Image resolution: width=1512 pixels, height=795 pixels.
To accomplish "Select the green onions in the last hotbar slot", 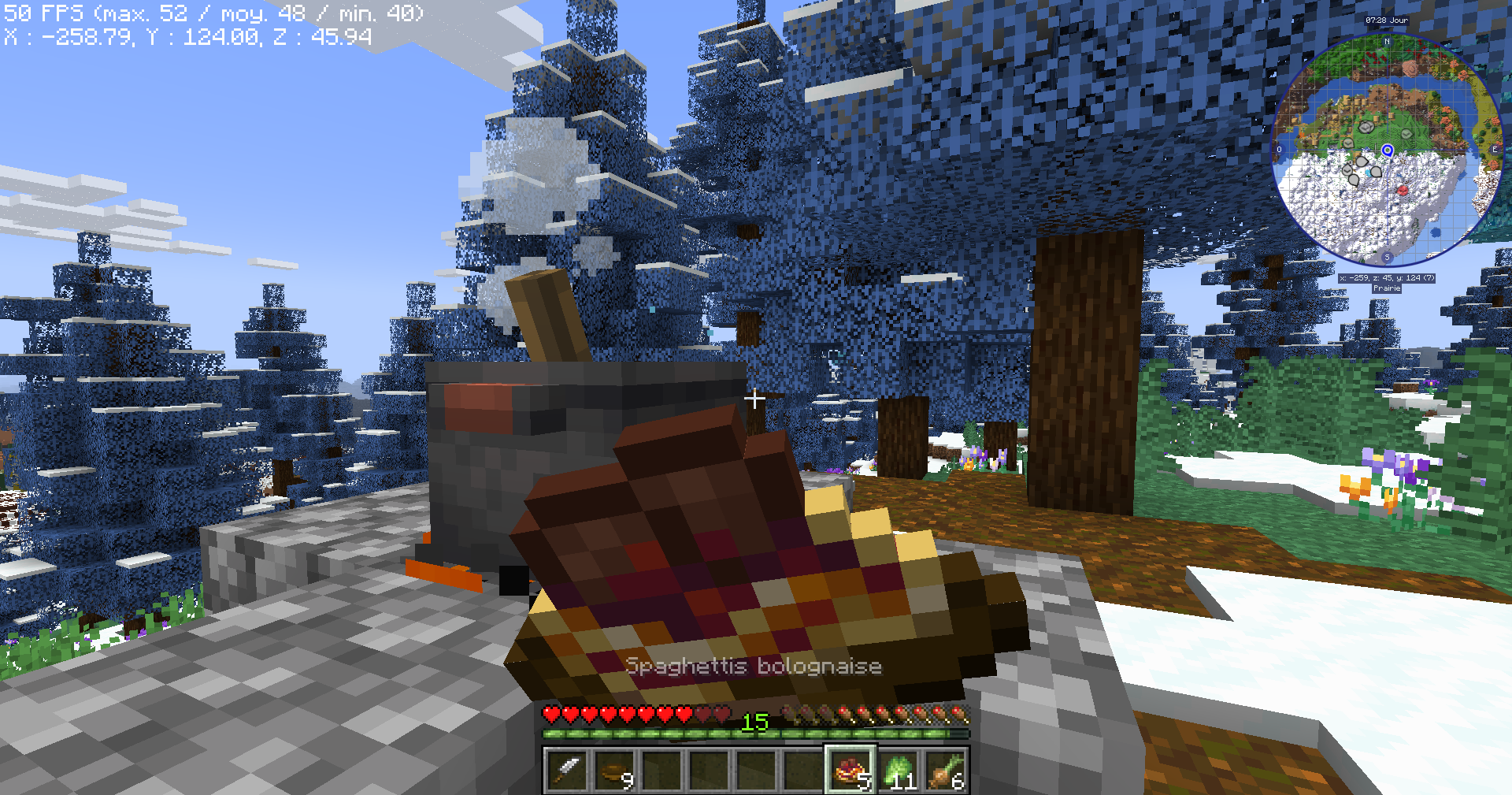I will click(x=945, y=768).
